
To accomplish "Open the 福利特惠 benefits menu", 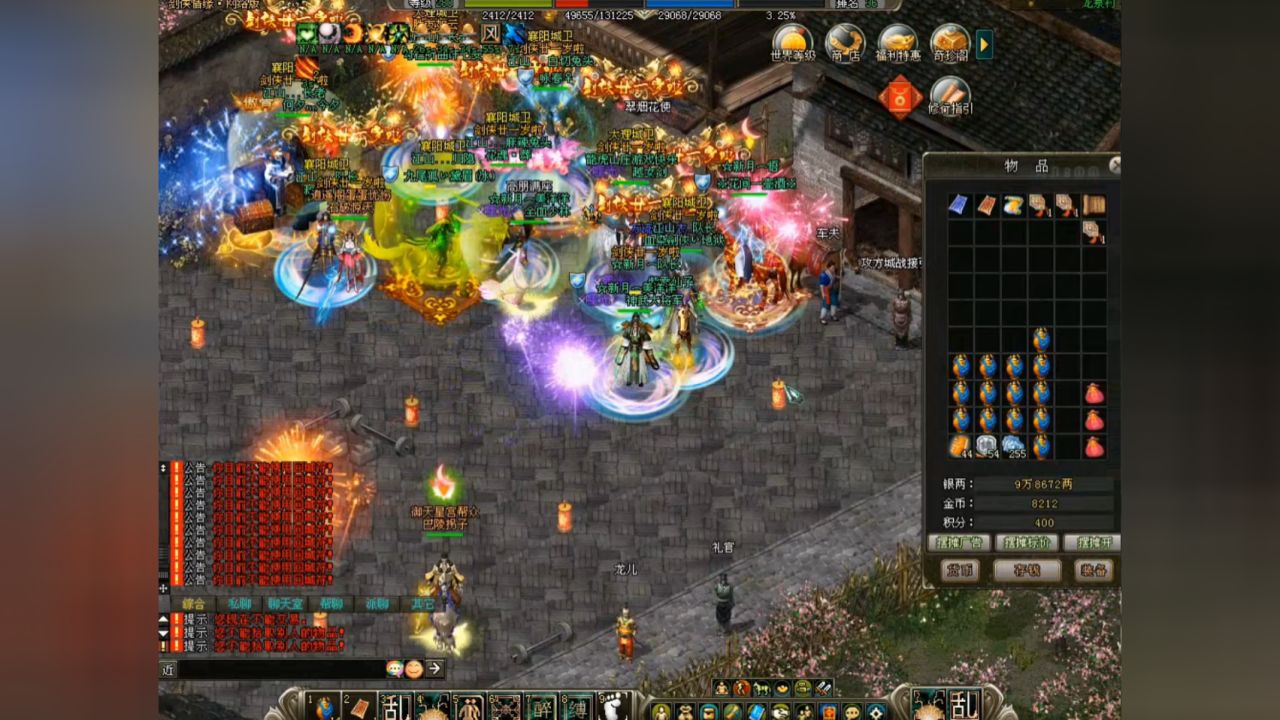I will [x=897, y=42].
